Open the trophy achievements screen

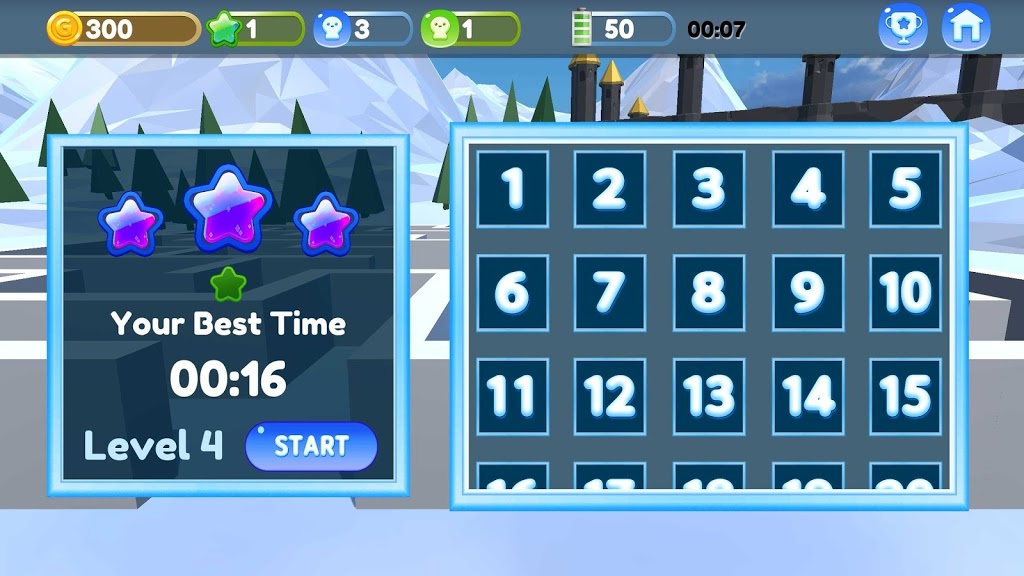902,27
